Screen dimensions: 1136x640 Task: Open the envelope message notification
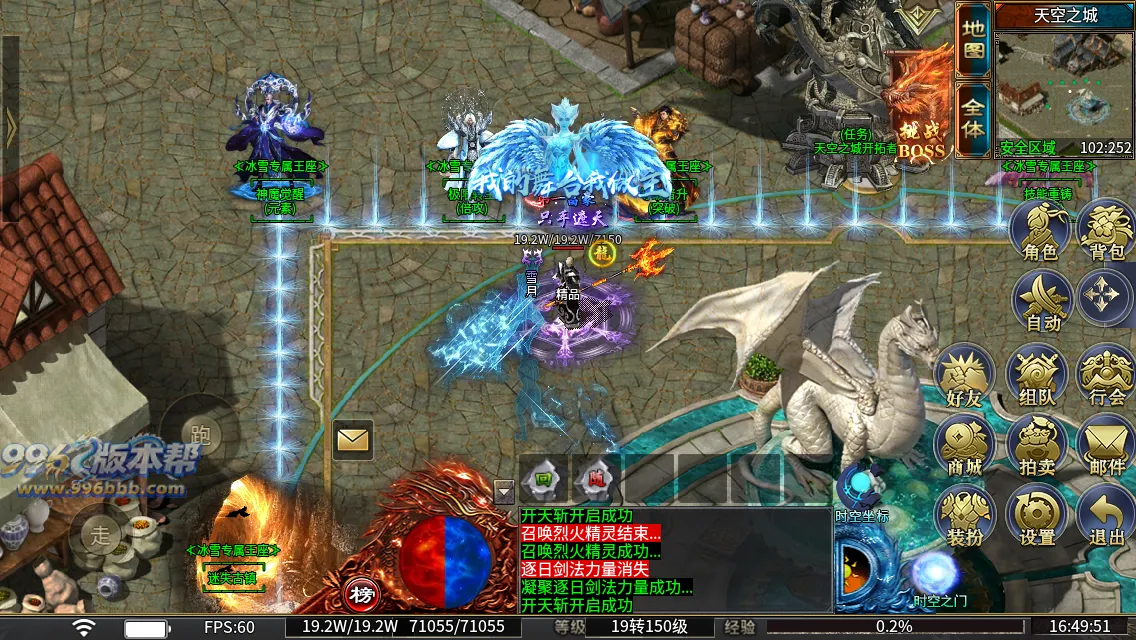coord(353,439)
